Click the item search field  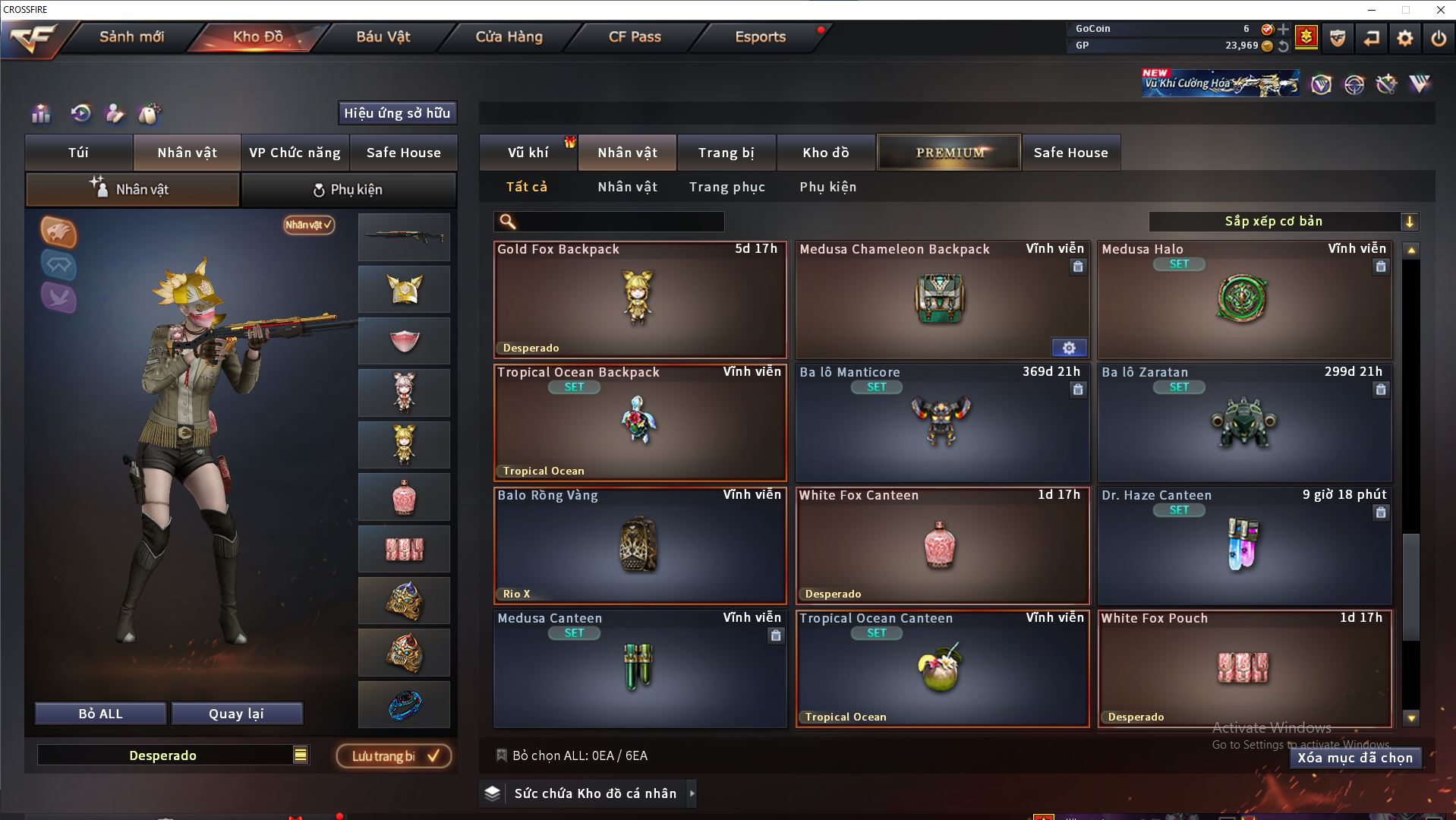coord(619,222)
